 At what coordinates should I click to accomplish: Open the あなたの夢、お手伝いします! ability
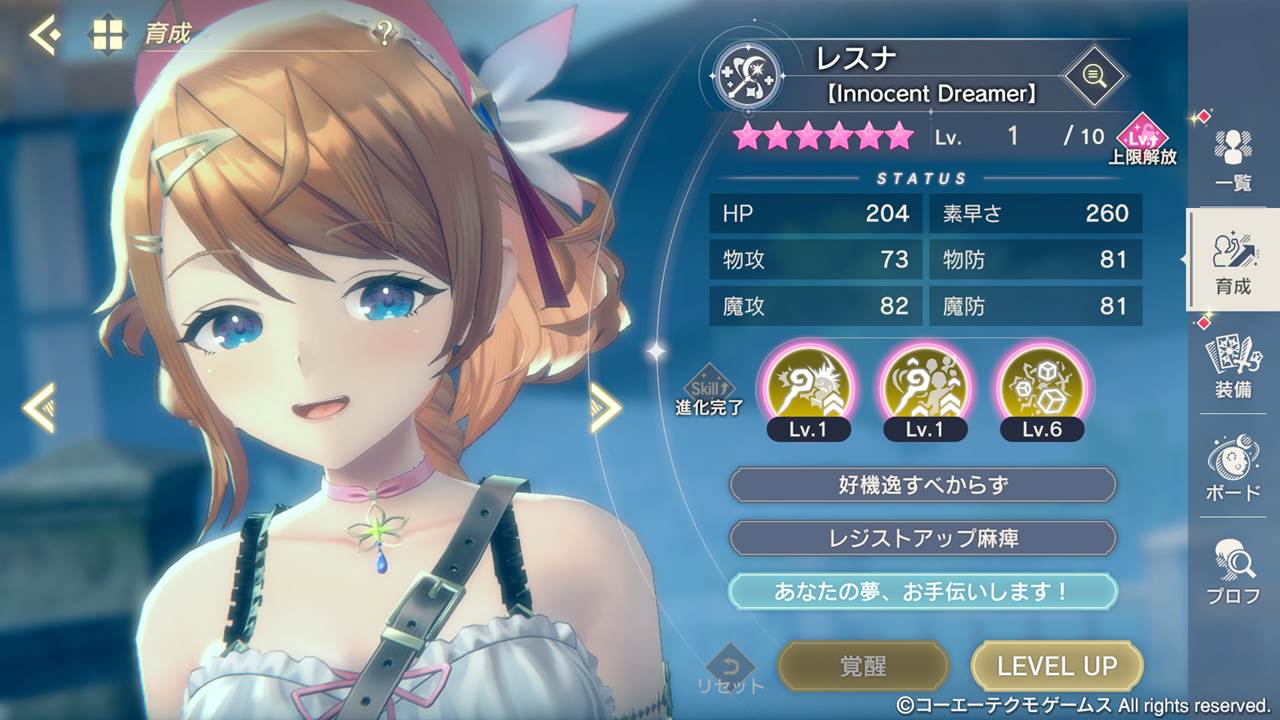pos(922,591)
